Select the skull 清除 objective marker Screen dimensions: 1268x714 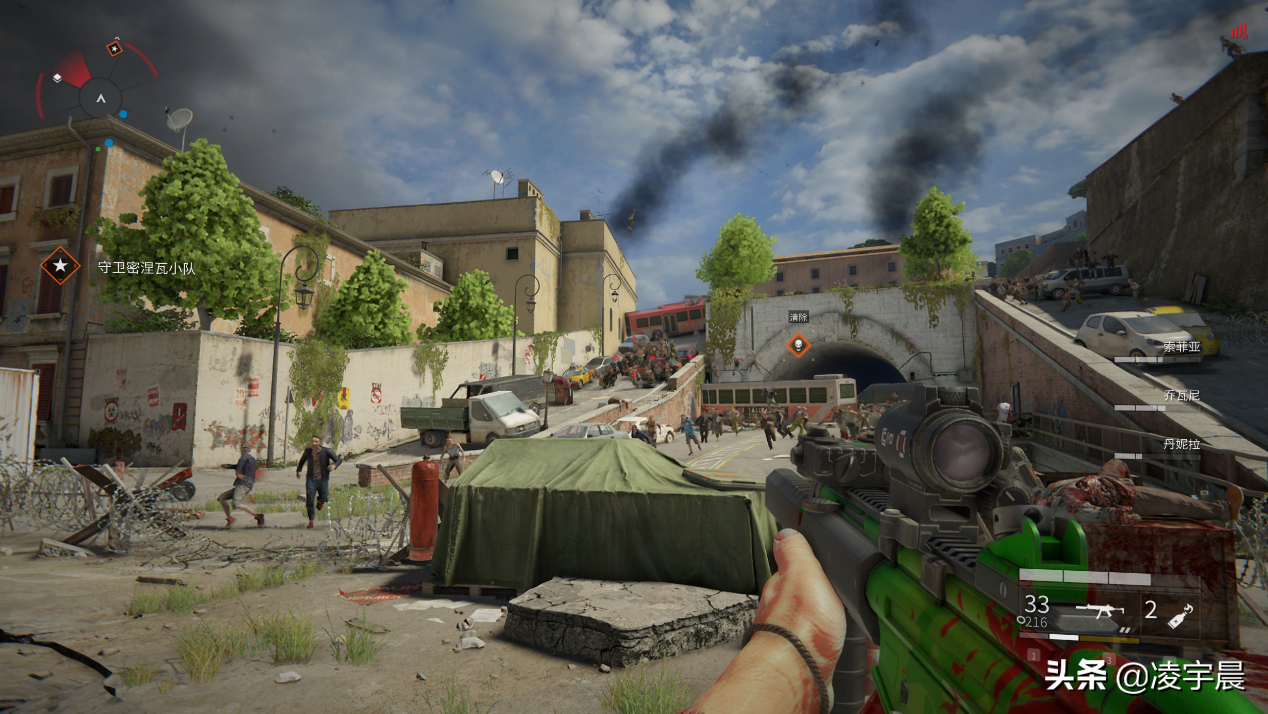[x=798, y=345]
